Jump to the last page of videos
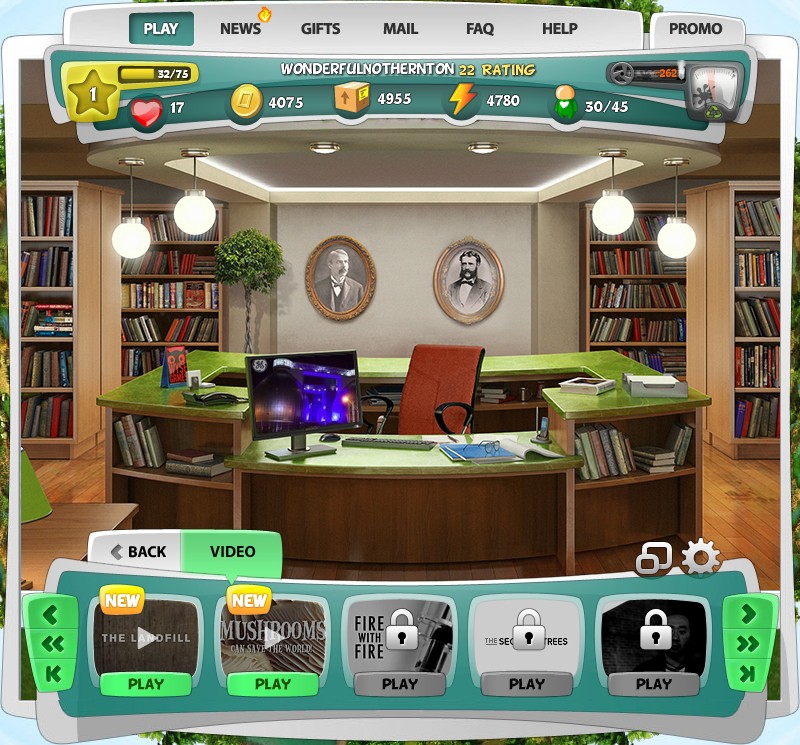Screen dimensions: 800x745 point(748,675)
